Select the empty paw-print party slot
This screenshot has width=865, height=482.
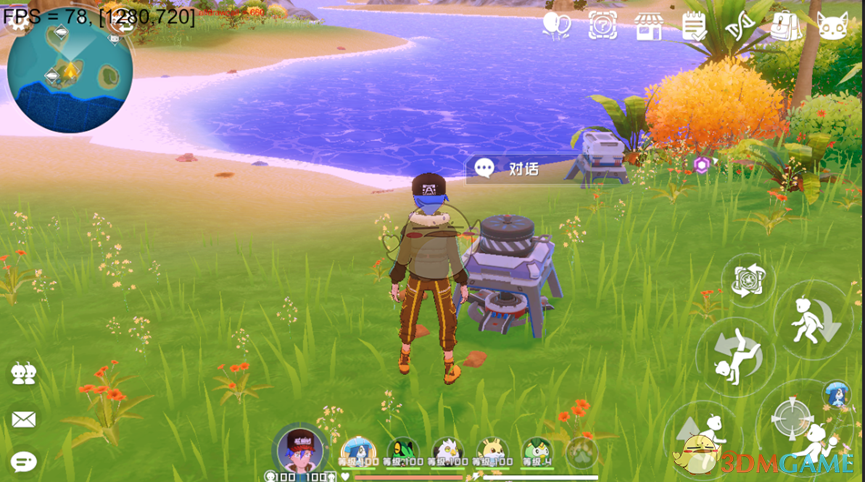coord(582,453)
